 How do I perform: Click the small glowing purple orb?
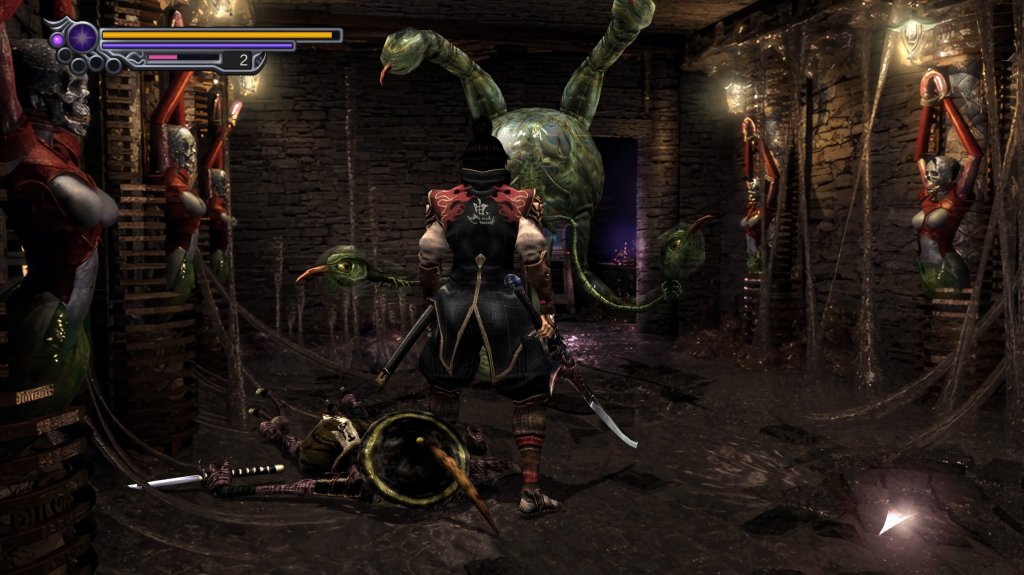pyautogui.click(x=57, y=39)
